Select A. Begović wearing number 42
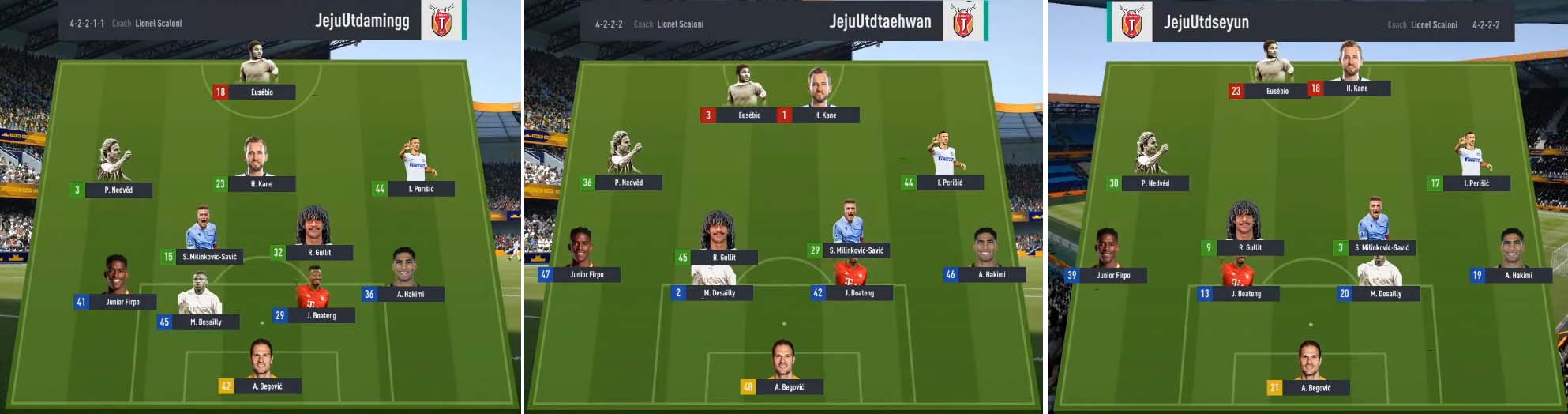1568x414 pixels. coord(266,386)
